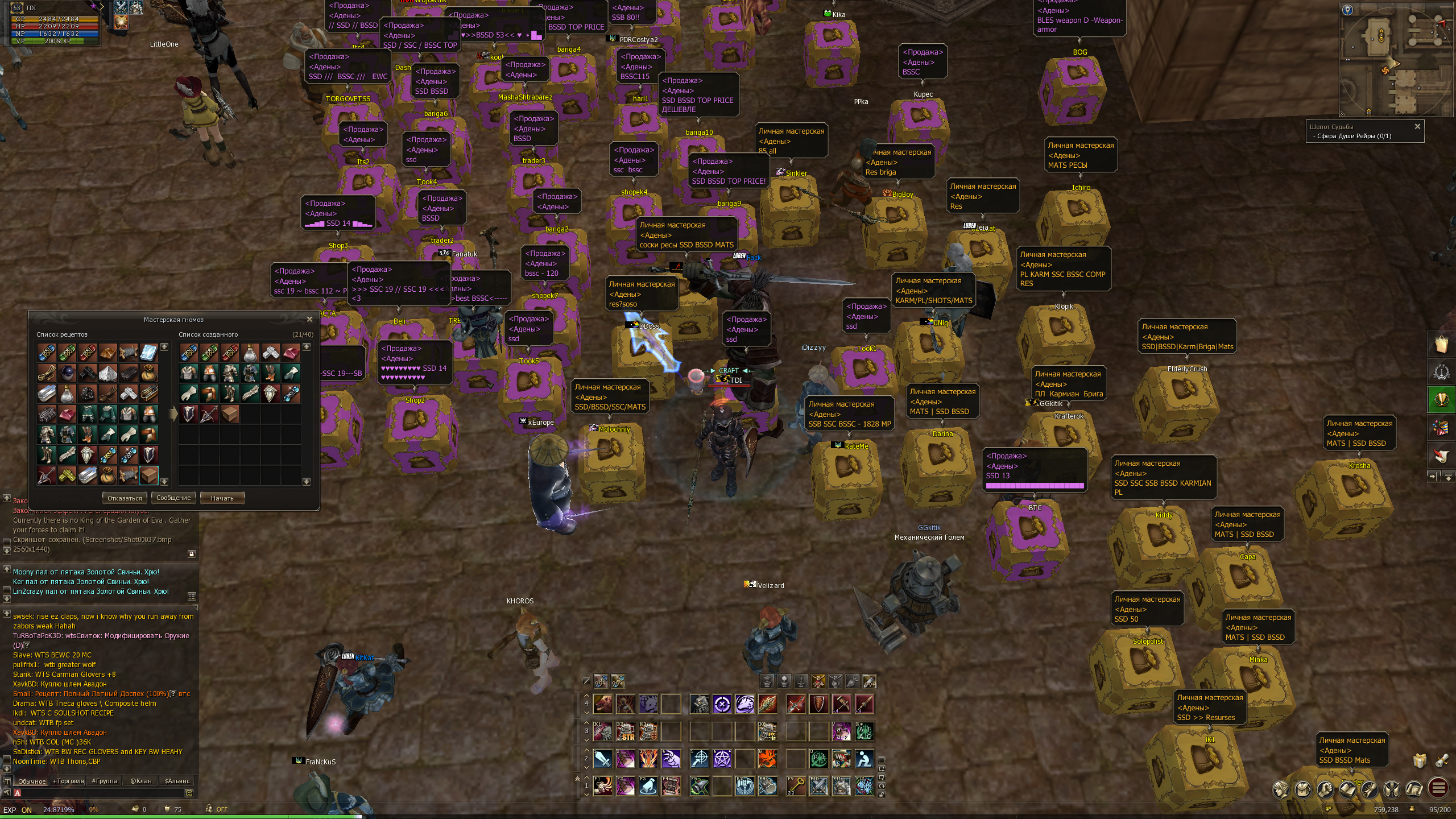1456x819 pixels.
Task: Open the quest scroll icon bottom-right
Action: coord(1370,789)
